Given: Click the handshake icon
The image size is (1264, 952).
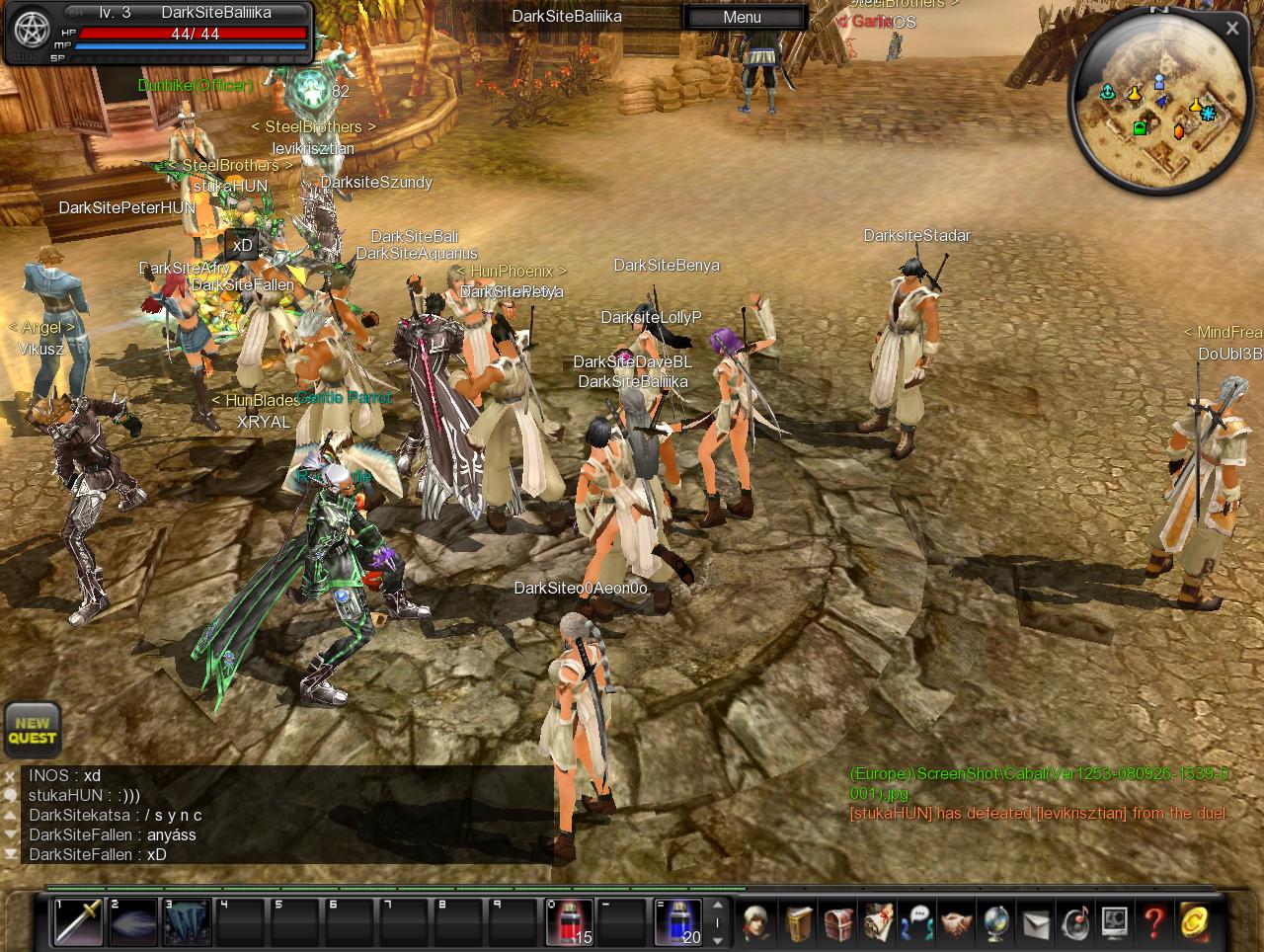Looking at the screenshot, I should 956,923.
